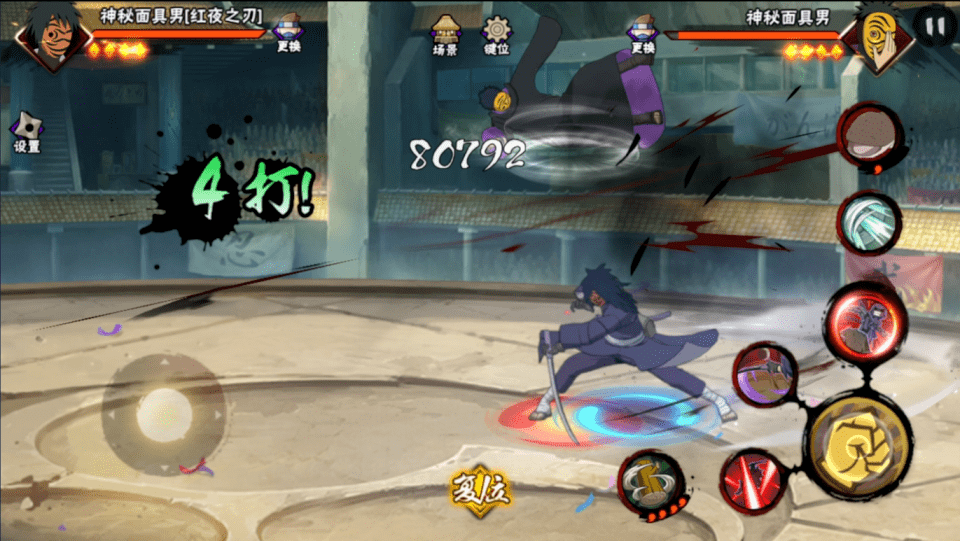
Task: Pause the match
Action: [x=934, y=27]
